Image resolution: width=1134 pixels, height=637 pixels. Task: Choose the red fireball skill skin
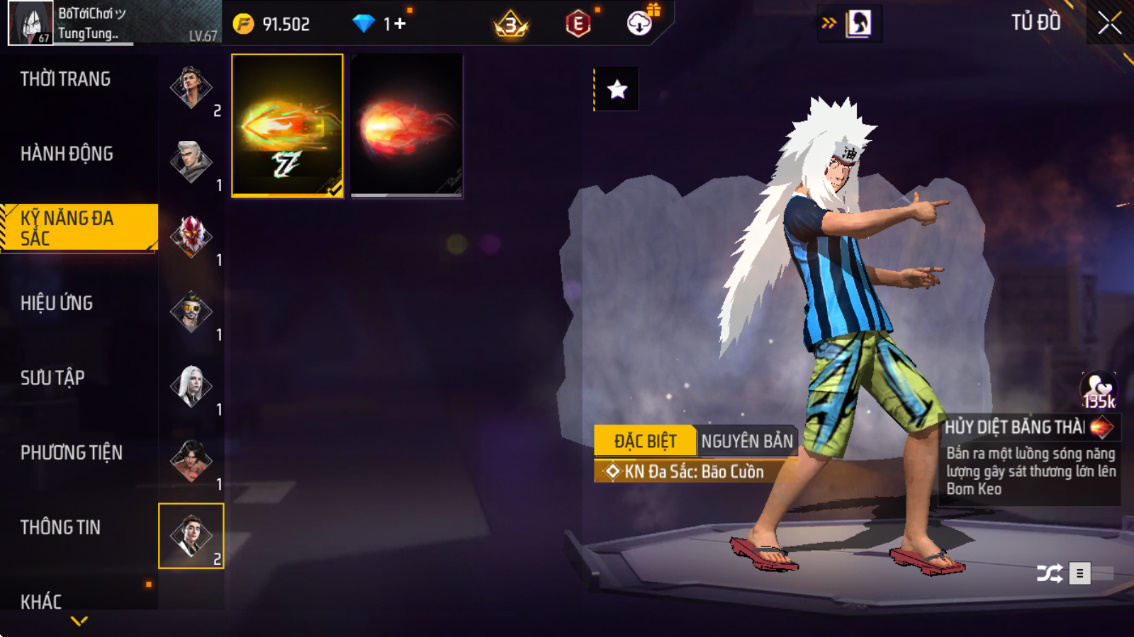406,125
